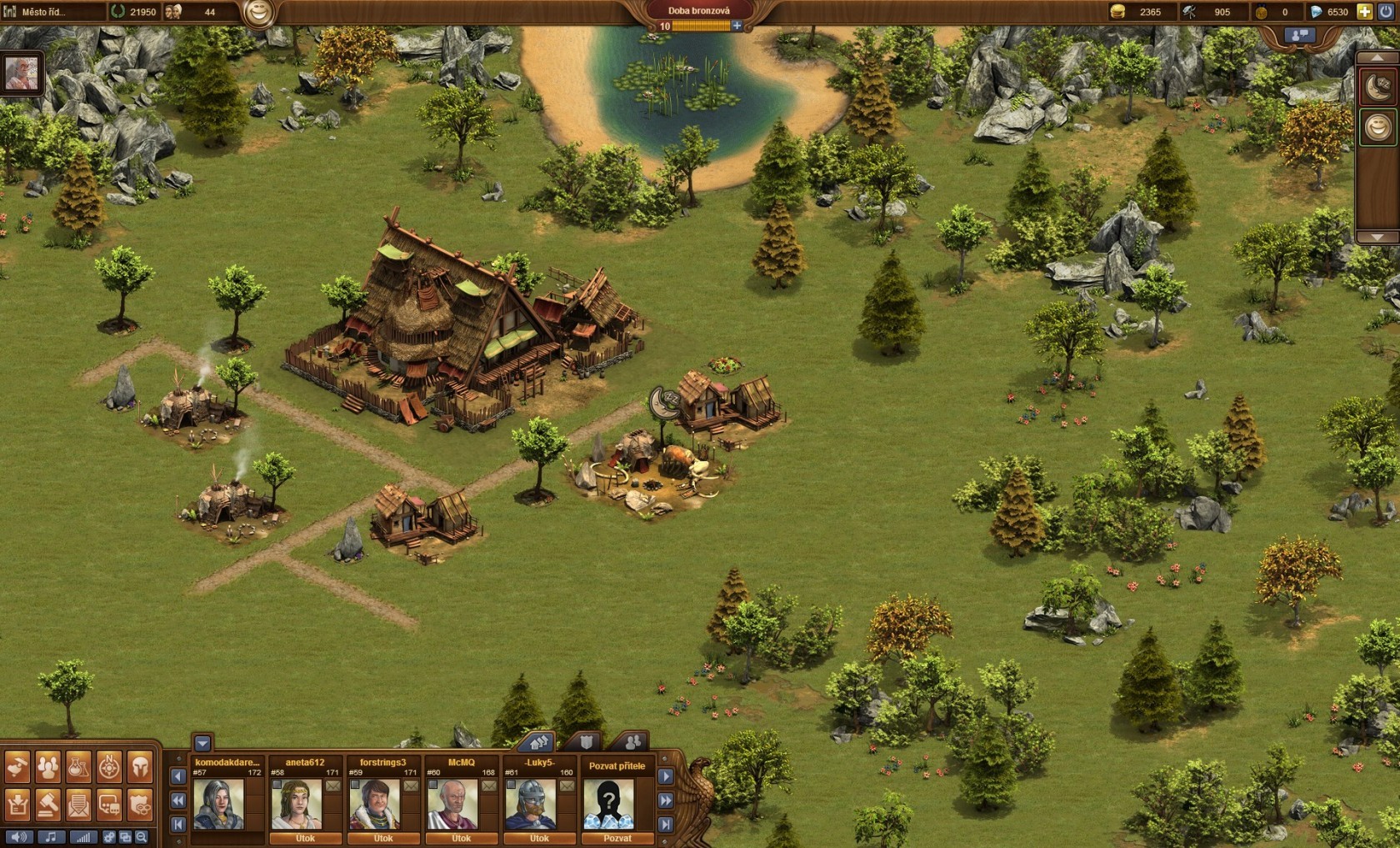
Task: Toggle the sound speaker button
Action: [x=18, y=837]
